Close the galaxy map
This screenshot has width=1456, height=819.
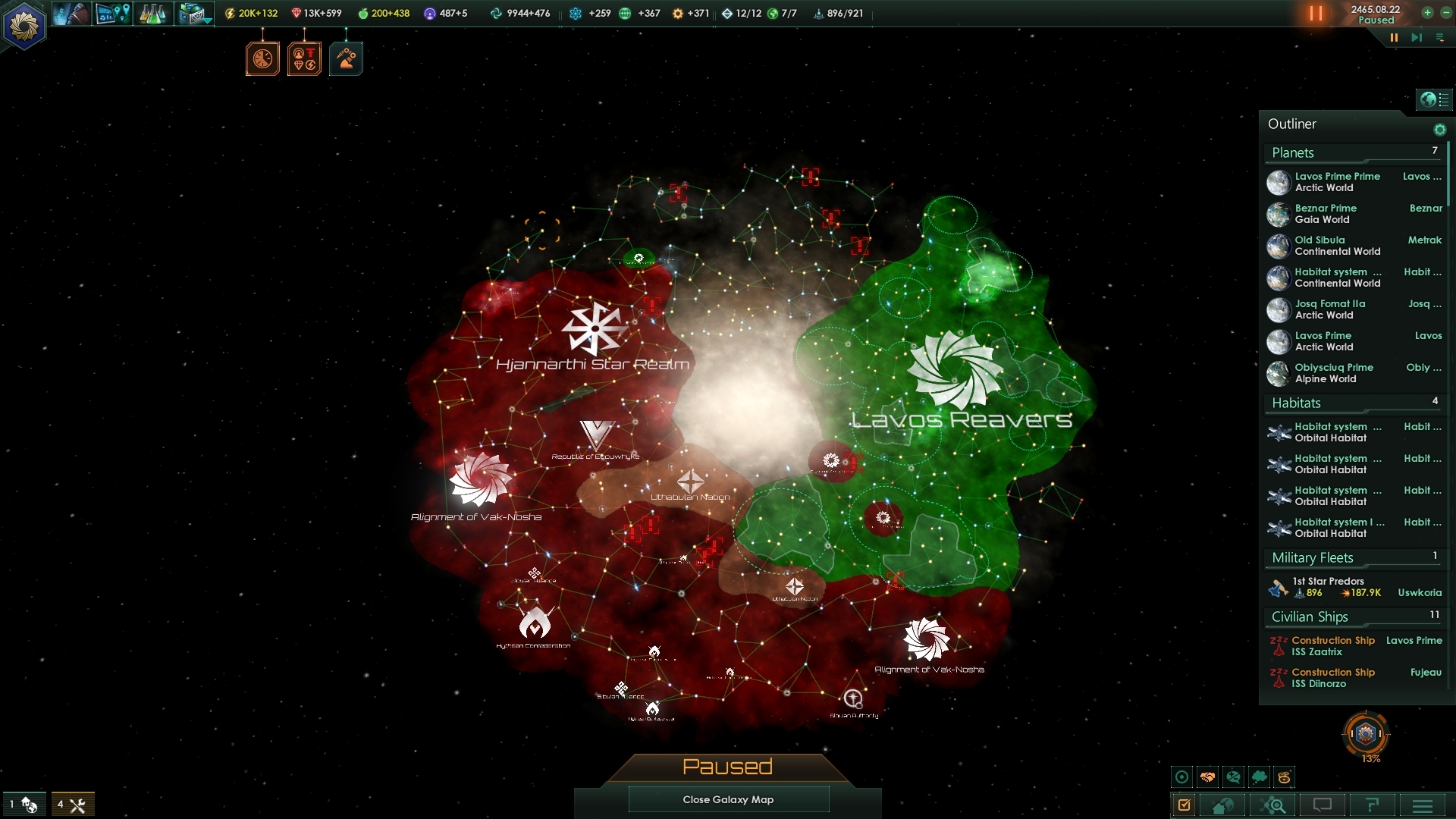(x=728, y=799)
